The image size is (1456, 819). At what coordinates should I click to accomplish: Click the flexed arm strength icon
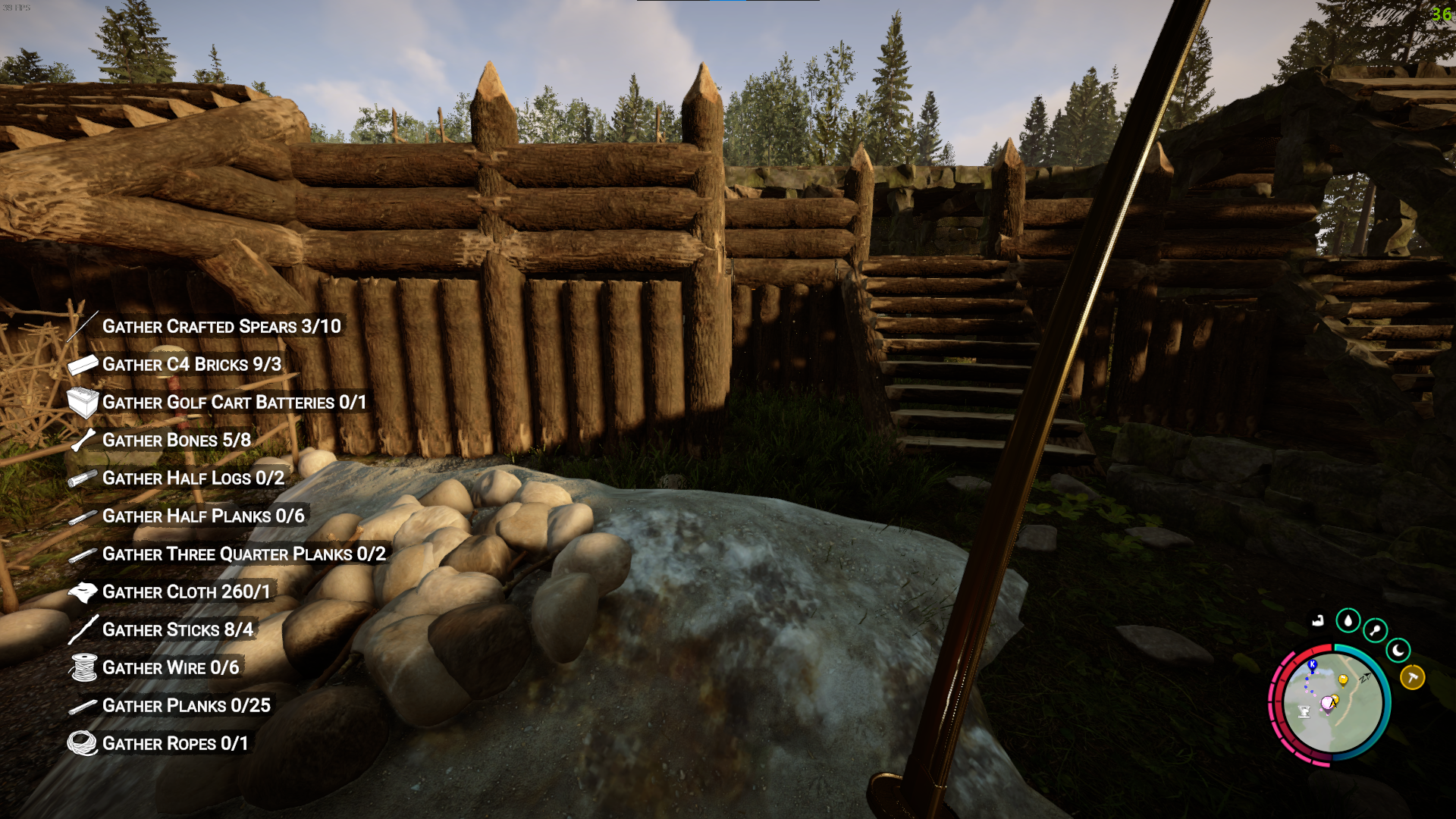click(x=1318, y=621)
